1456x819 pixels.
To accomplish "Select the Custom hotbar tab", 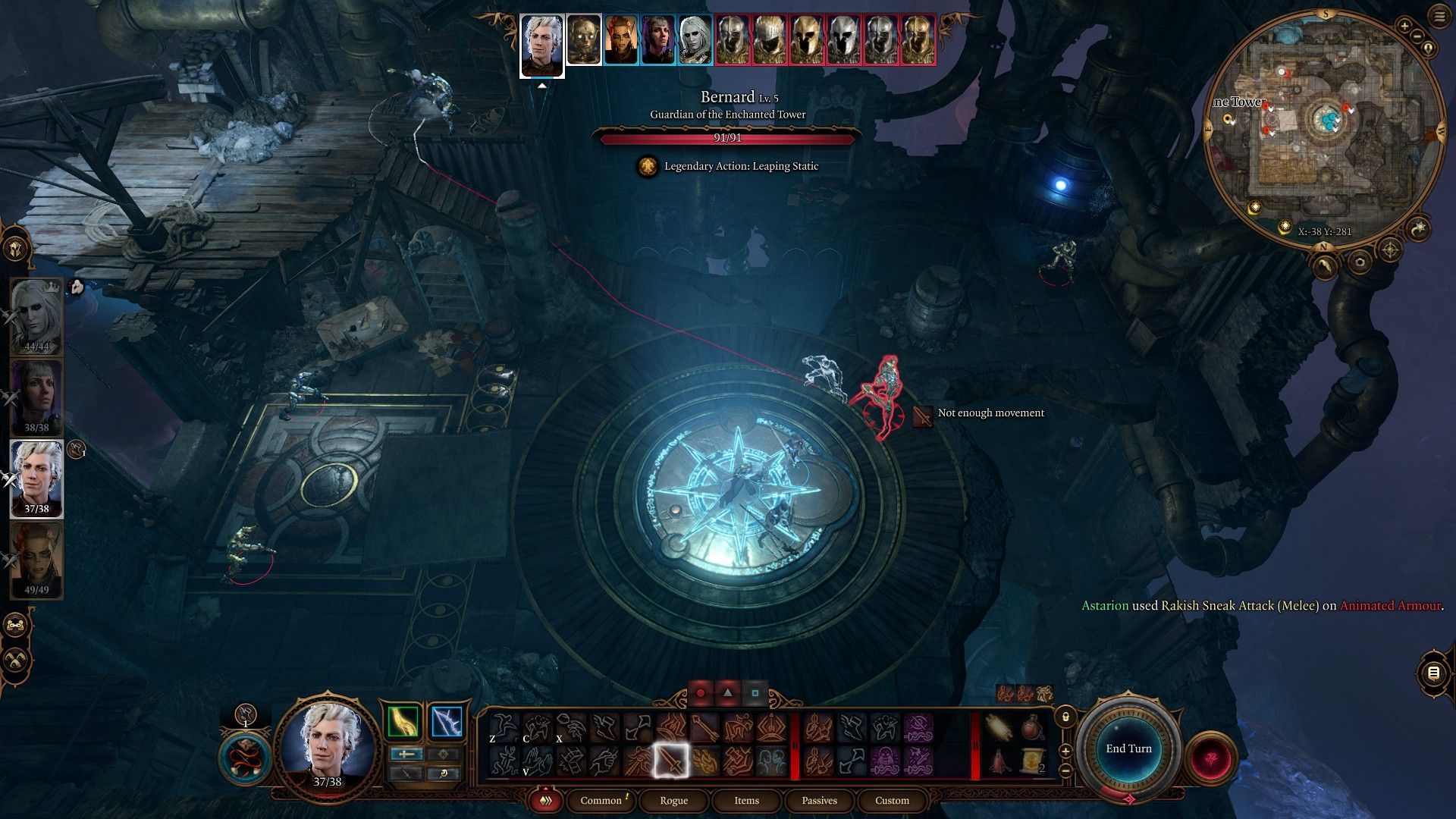I will (892, 800).
